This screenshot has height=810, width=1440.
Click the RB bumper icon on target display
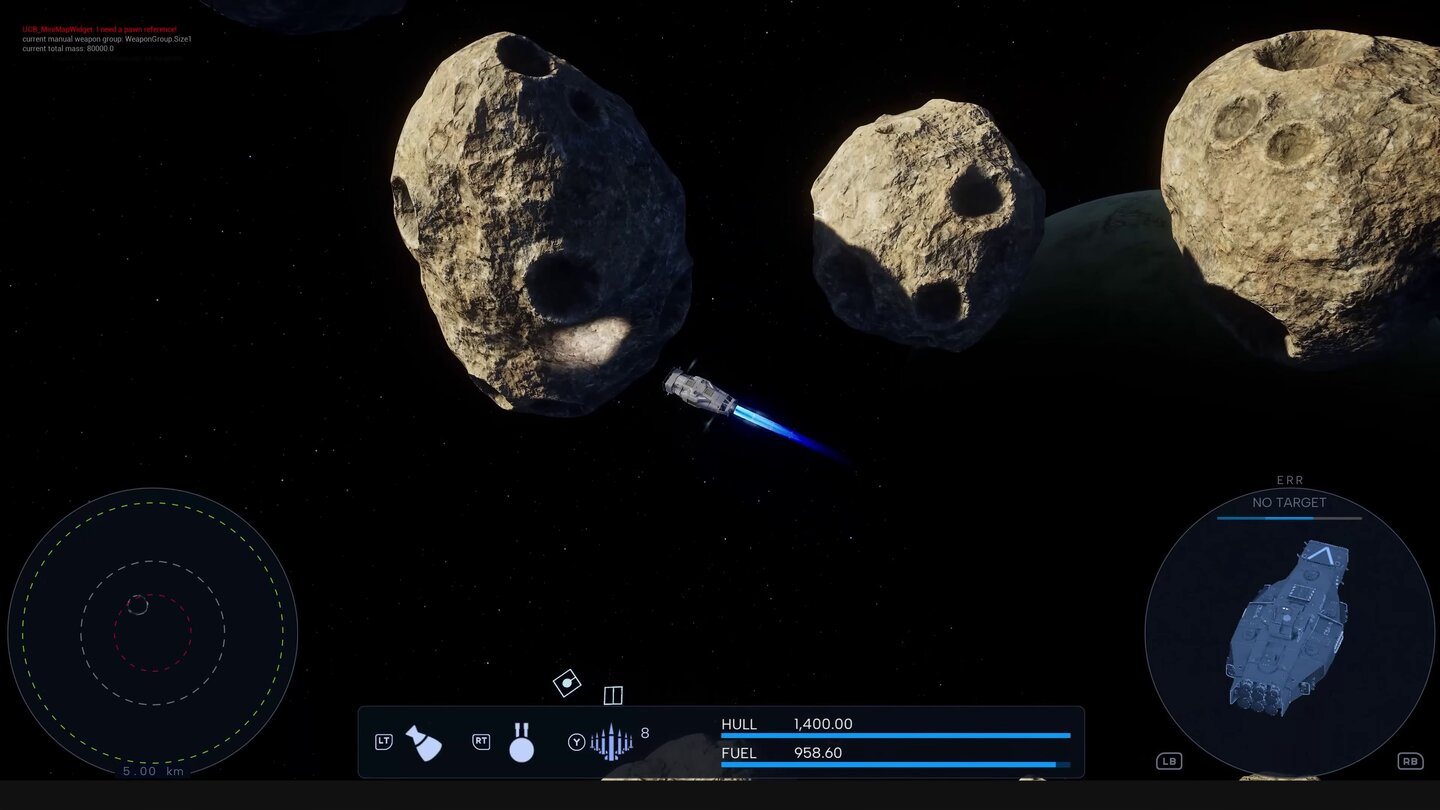1411,761
